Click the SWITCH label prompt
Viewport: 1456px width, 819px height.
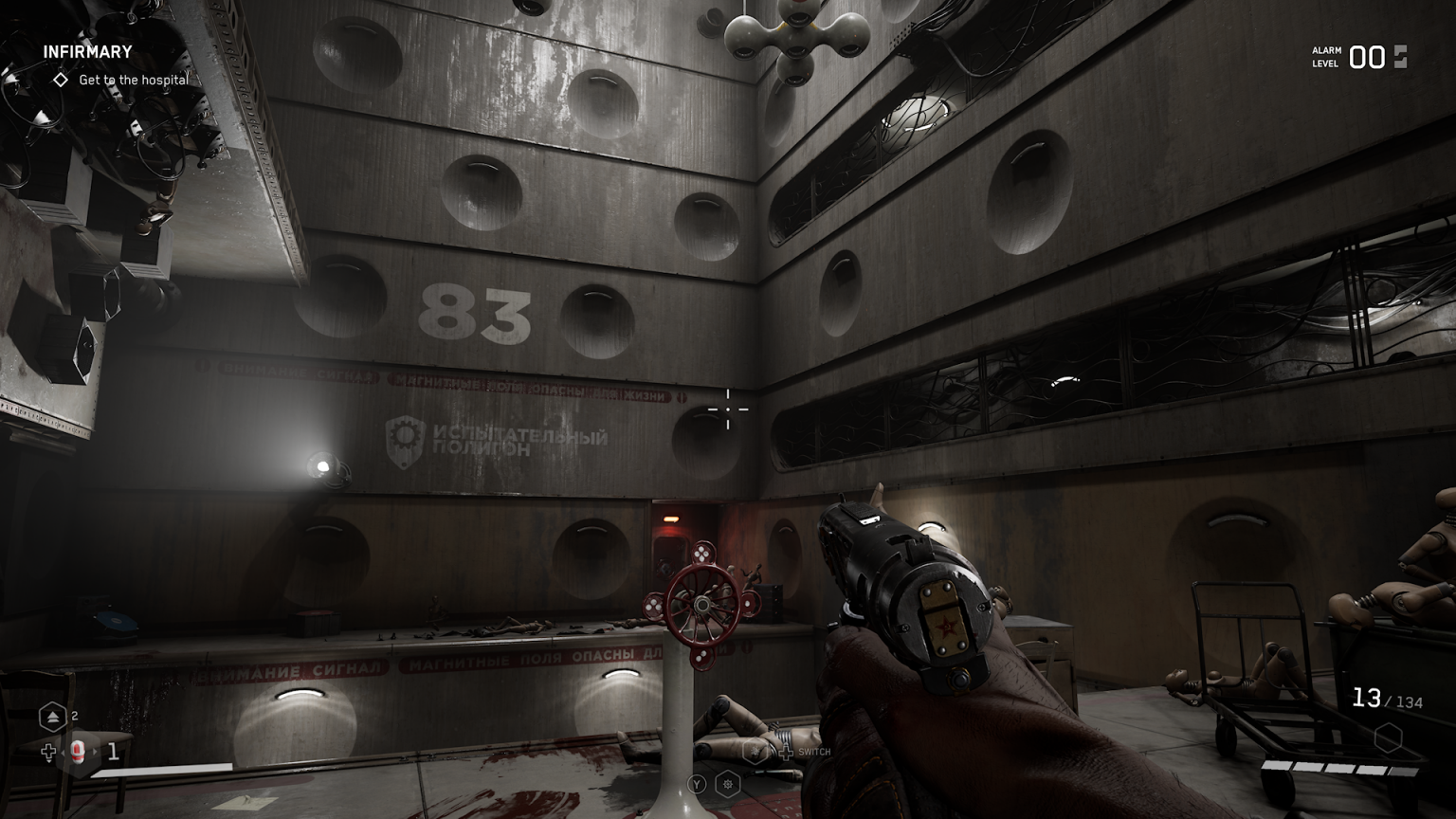click(815, 752)
